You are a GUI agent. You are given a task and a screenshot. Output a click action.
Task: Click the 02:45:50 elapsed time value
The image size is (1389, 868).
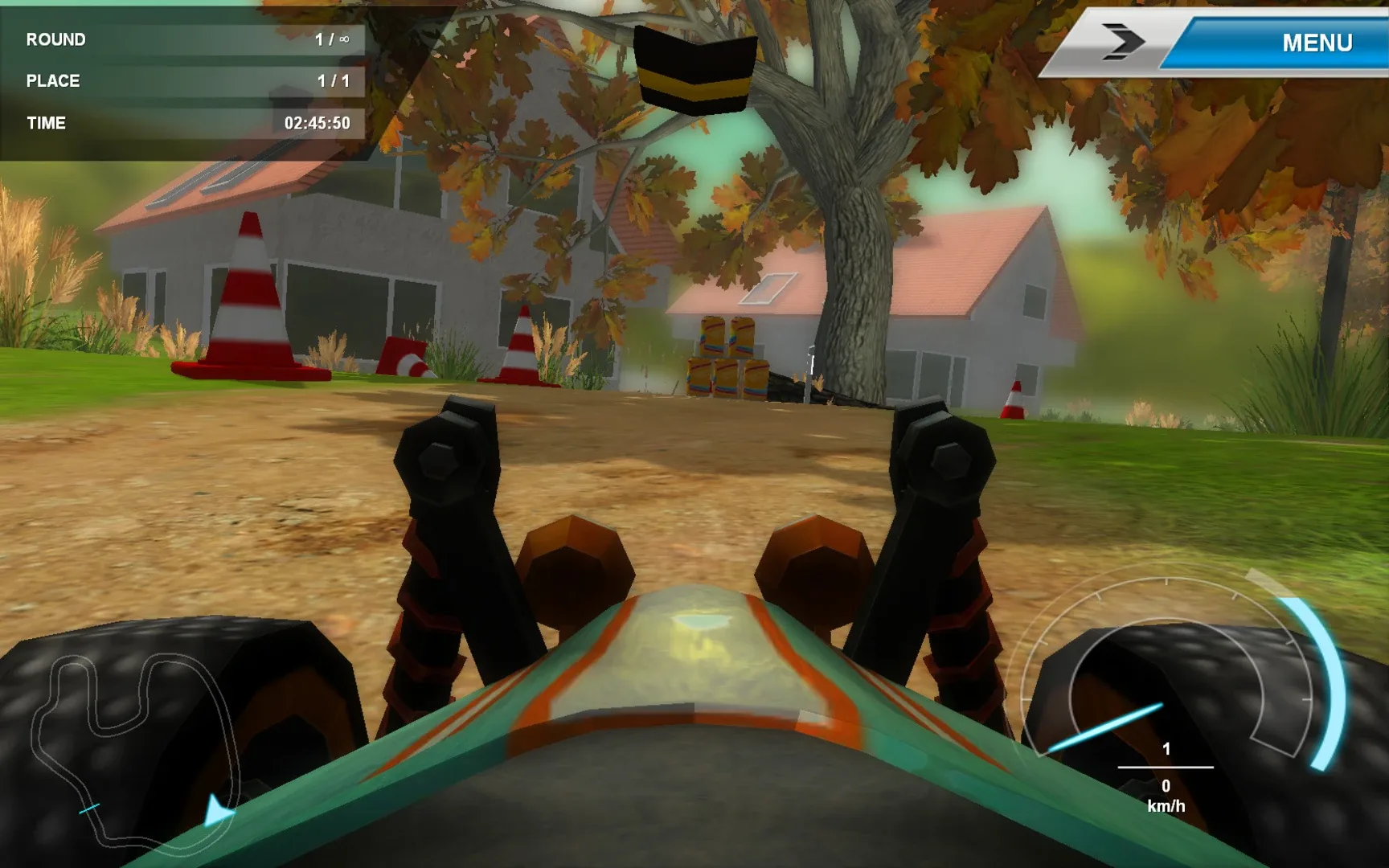[x=319, y=123]
